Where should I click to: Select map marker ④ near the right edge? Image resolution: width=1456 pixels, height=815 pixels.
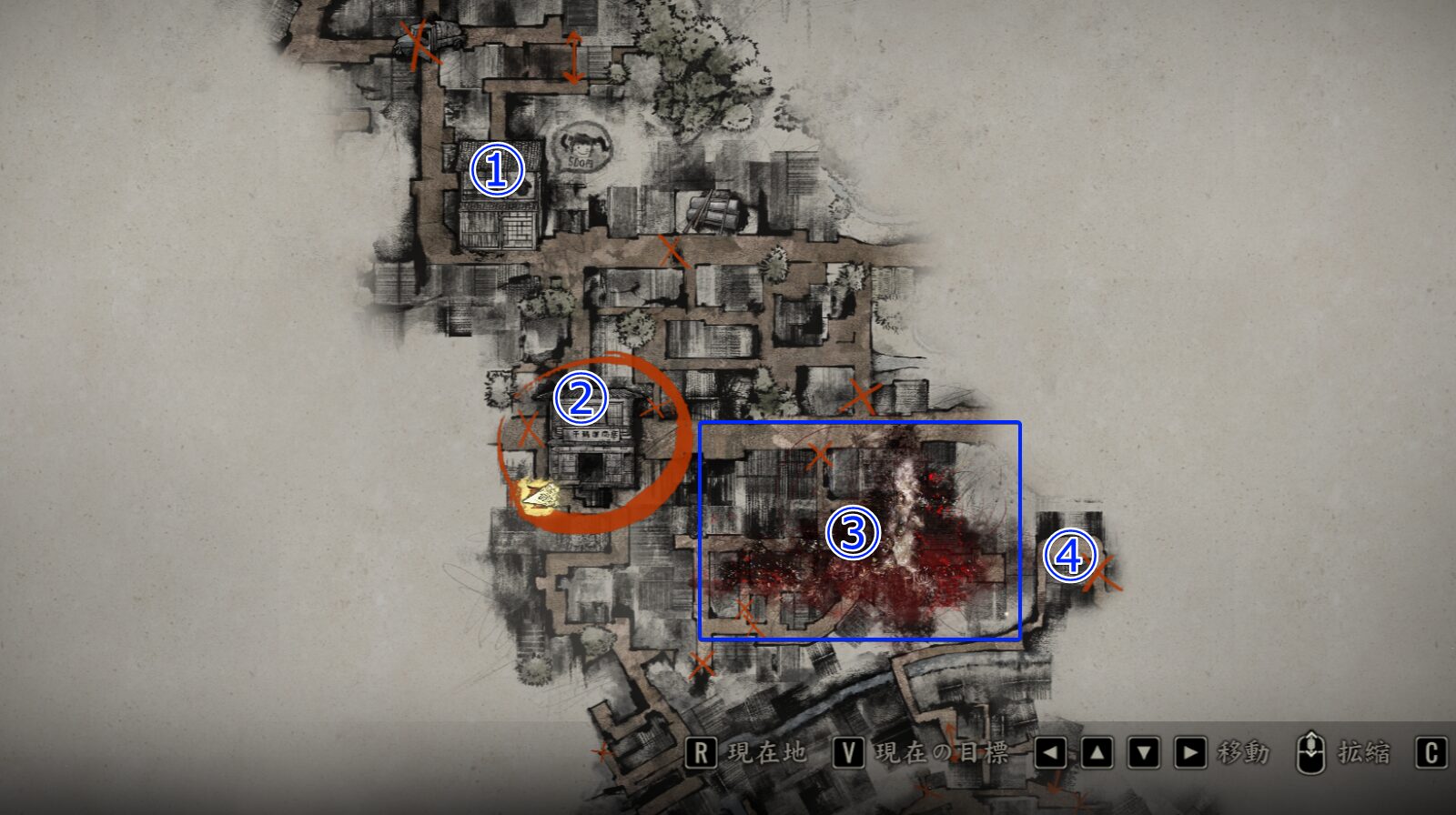point(1070,553)
